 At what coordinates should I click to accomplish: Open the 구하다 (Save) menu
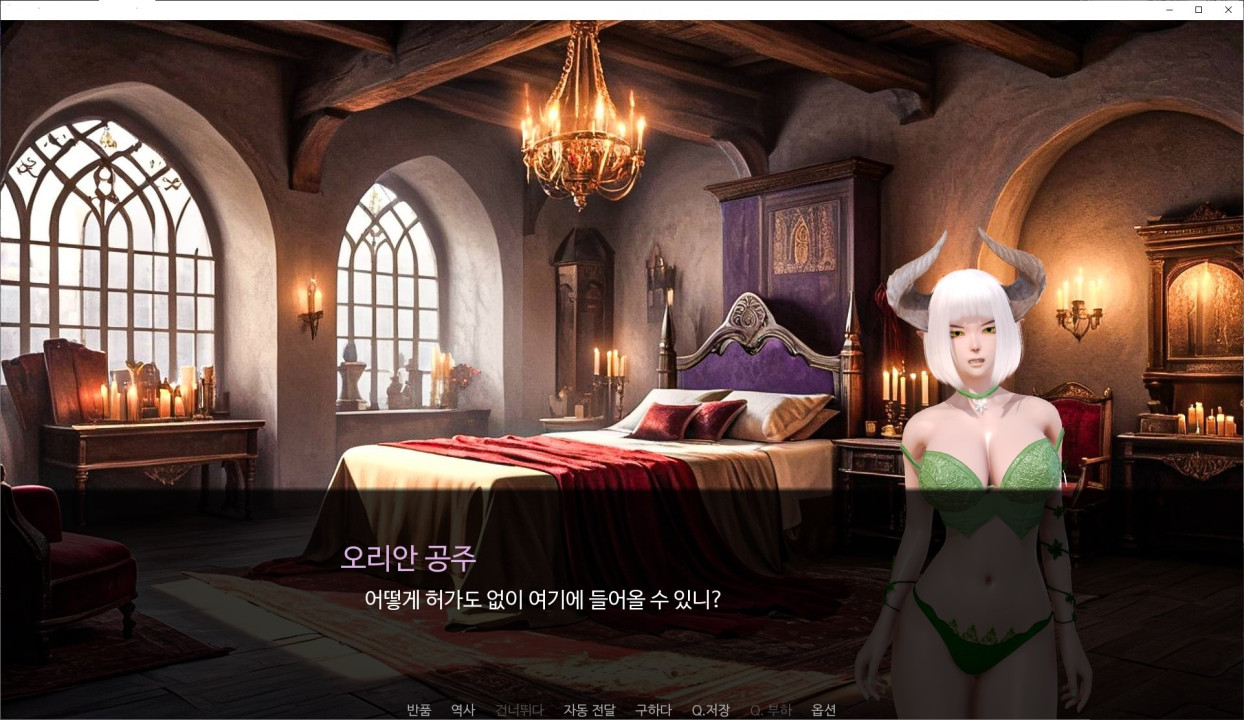point(653,710)
